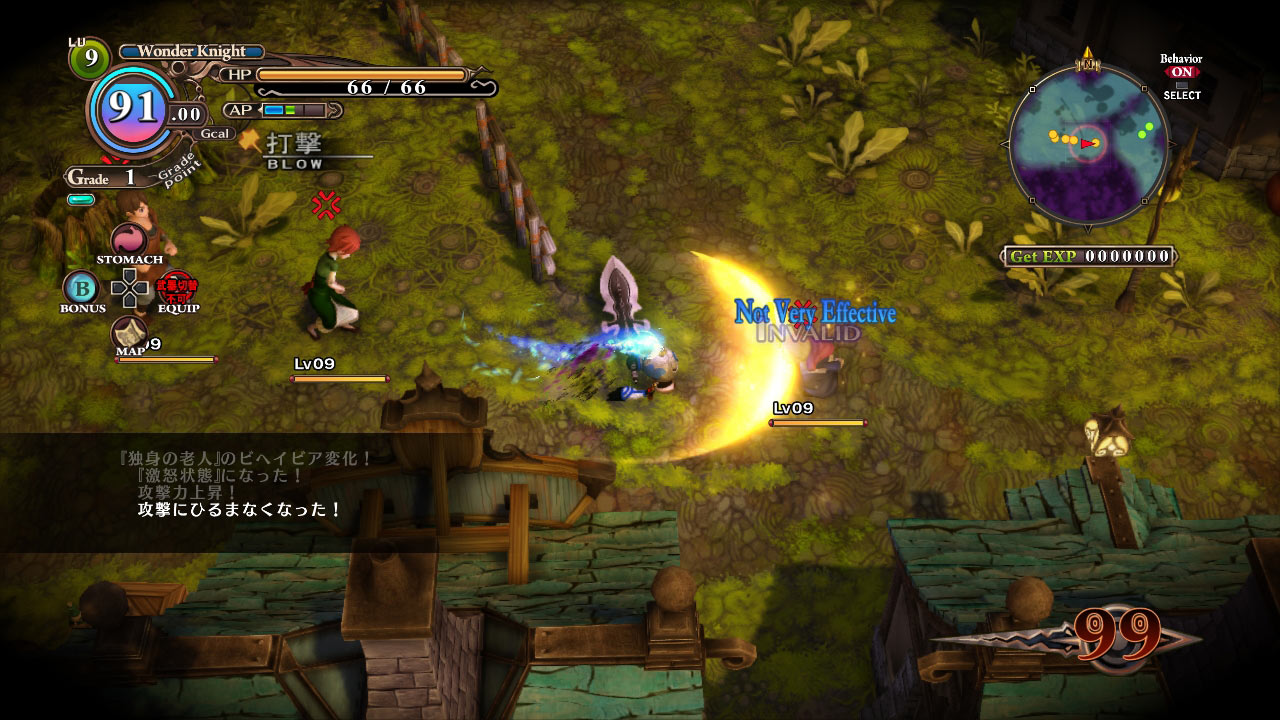Click the Wonder Knight name plate
The height and width of the screenshot is (720, 1280).
(x=191, y=51)
